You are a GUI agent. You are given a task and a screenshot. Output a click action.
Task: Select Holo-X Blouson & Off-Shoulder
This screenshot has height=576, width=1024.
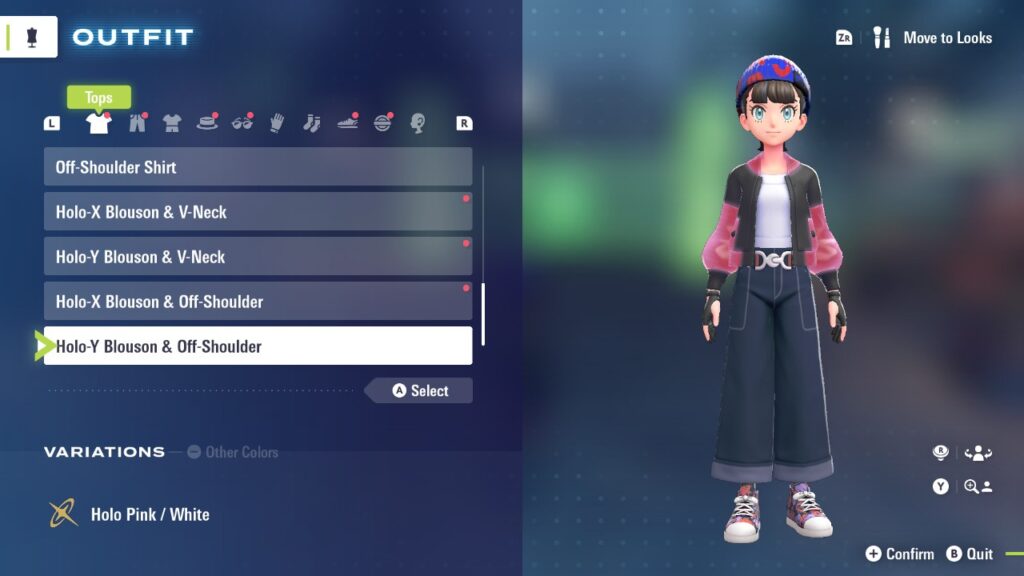pyautogui.click(x=257, y=301)
